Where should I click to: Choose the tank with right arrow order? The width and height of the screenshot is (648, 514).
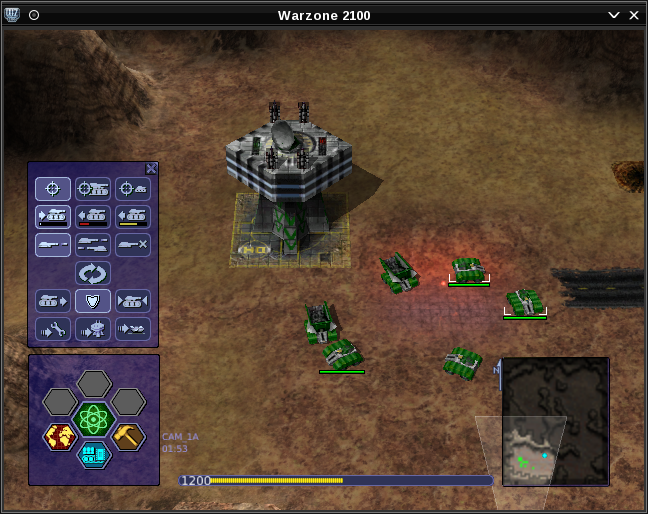point(53,301)
